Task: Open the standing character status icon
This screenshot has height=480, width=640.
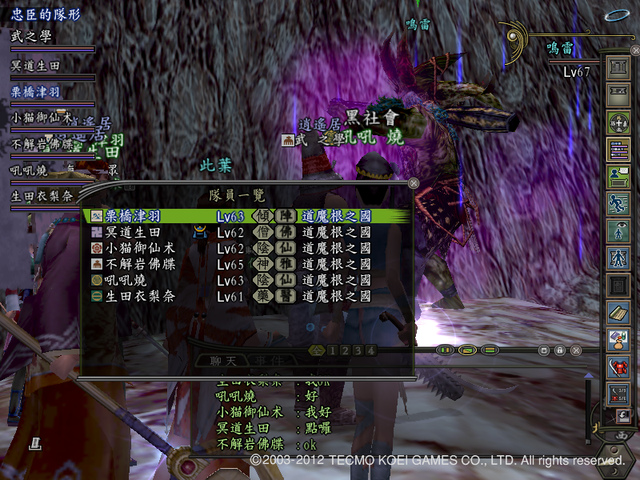Action: (618, 258)
